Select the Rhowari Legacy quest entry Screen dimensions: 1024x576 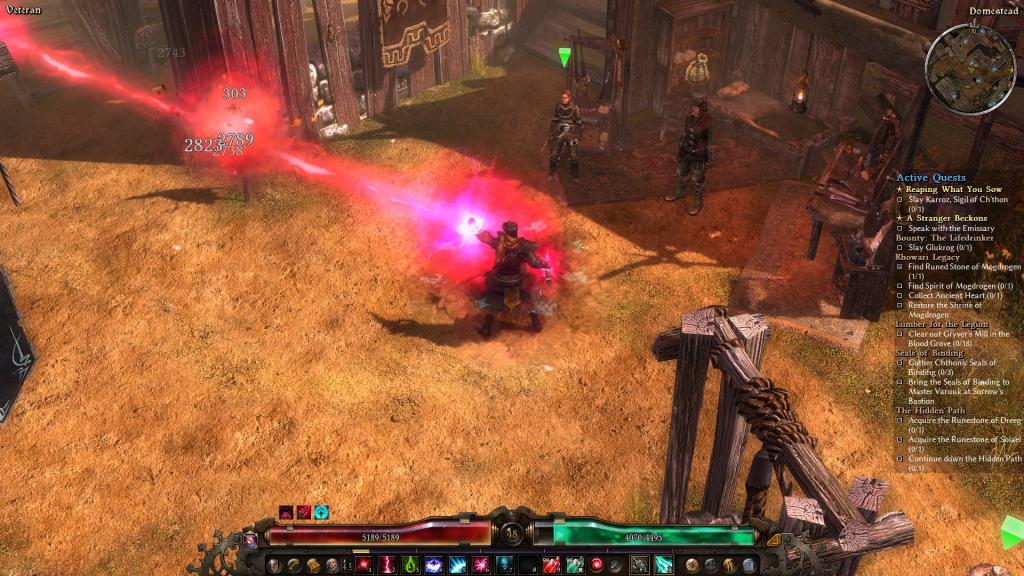(928, 257)
